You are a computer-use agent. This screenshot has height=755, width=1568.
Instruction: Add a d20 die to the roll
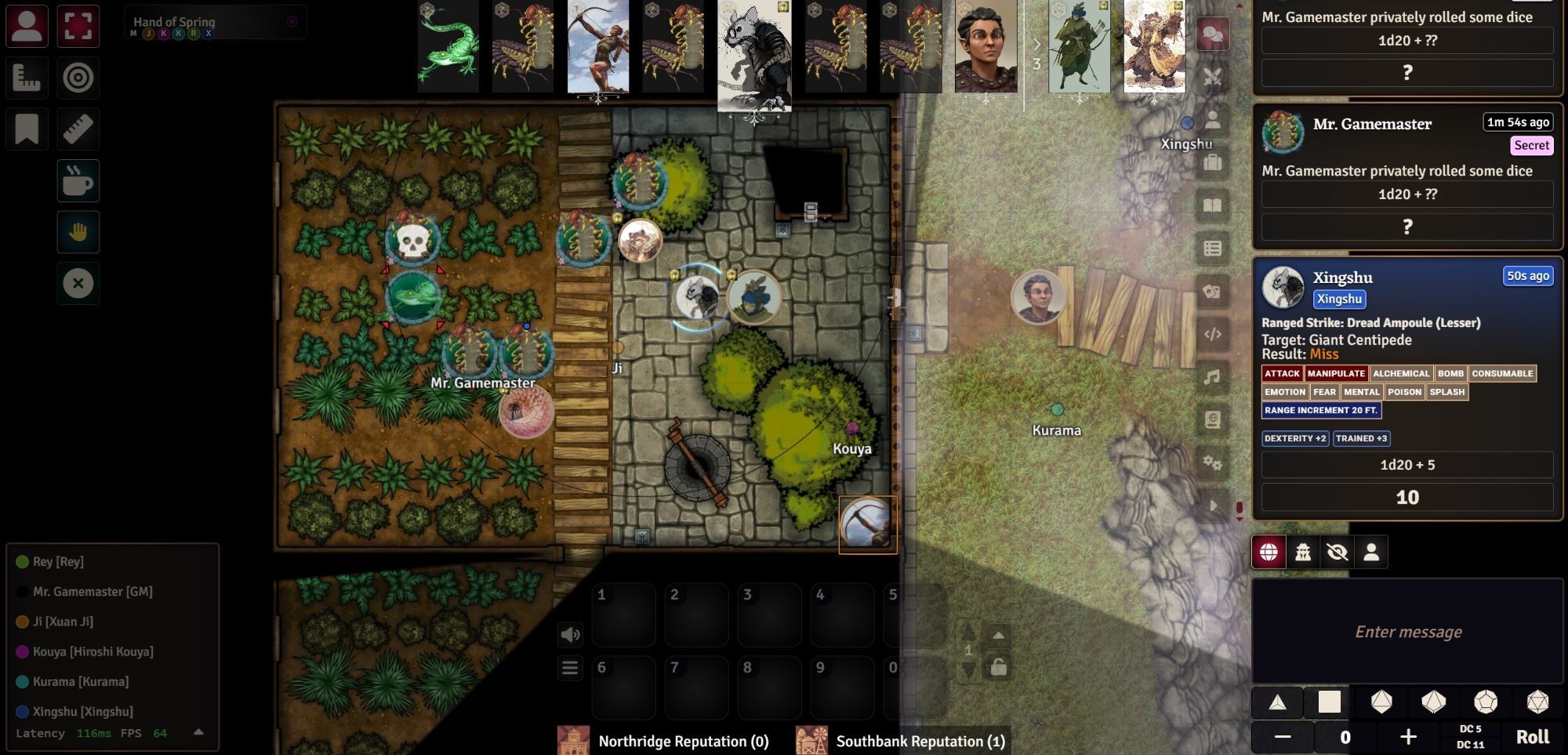pos(1537,702)
